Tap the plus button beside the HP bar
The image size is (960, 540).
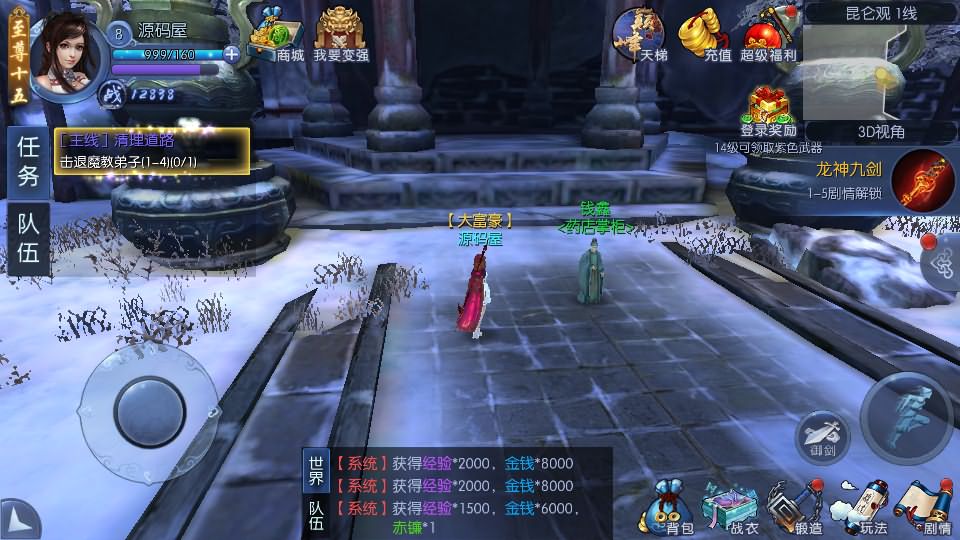coord(232,54)
